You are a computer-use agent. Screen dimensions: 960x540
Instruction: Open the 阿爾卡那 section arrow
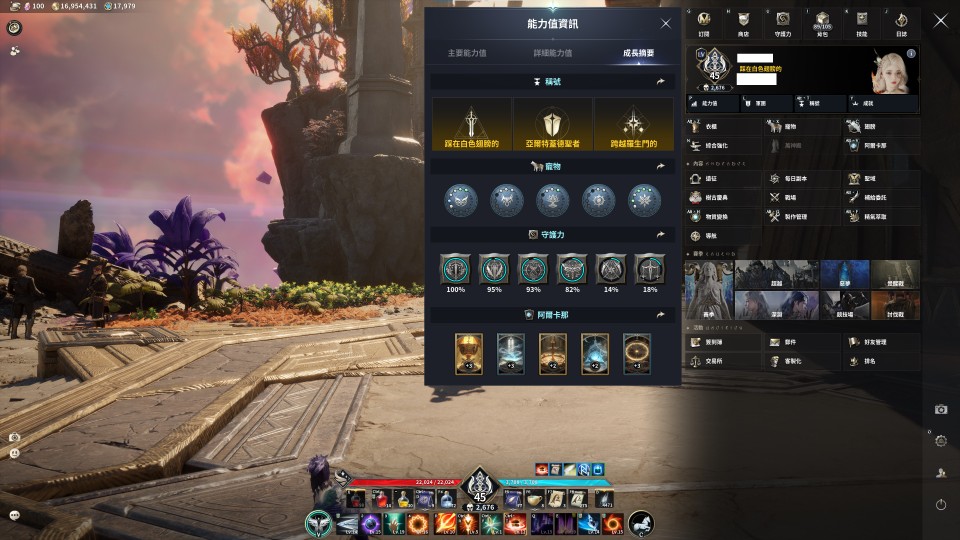tap(660, 314)
